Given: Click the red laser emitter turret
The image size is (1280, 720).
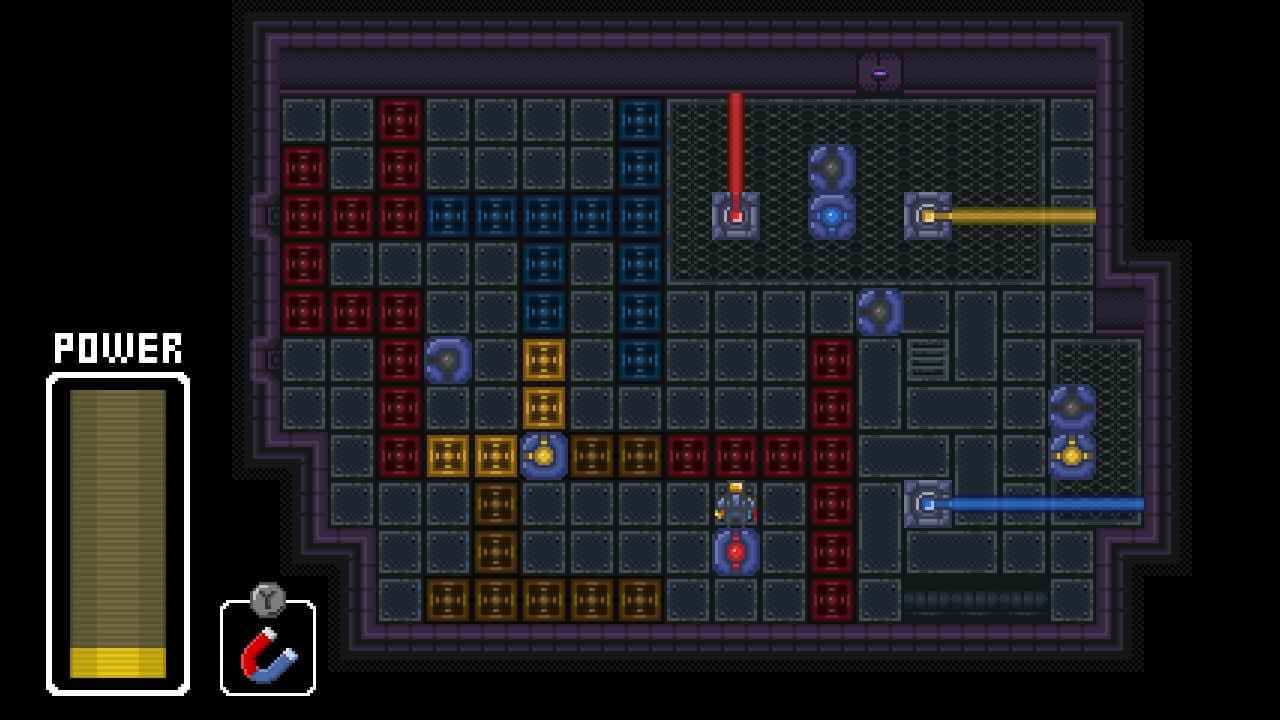Looking at the screenshot, I should (738, 214).
